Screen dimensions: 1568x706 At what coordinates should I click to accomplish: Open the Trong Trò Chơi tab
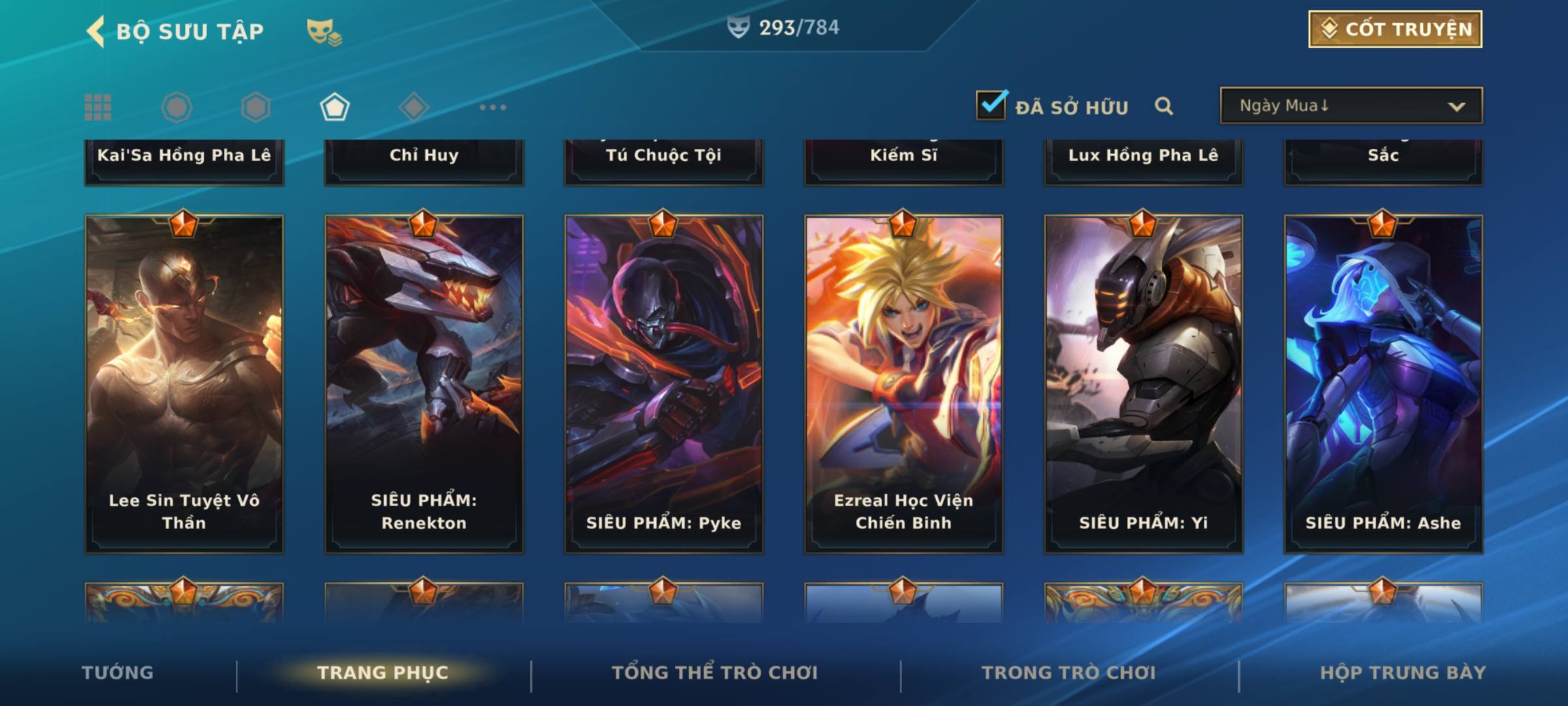coord(1069,673)
